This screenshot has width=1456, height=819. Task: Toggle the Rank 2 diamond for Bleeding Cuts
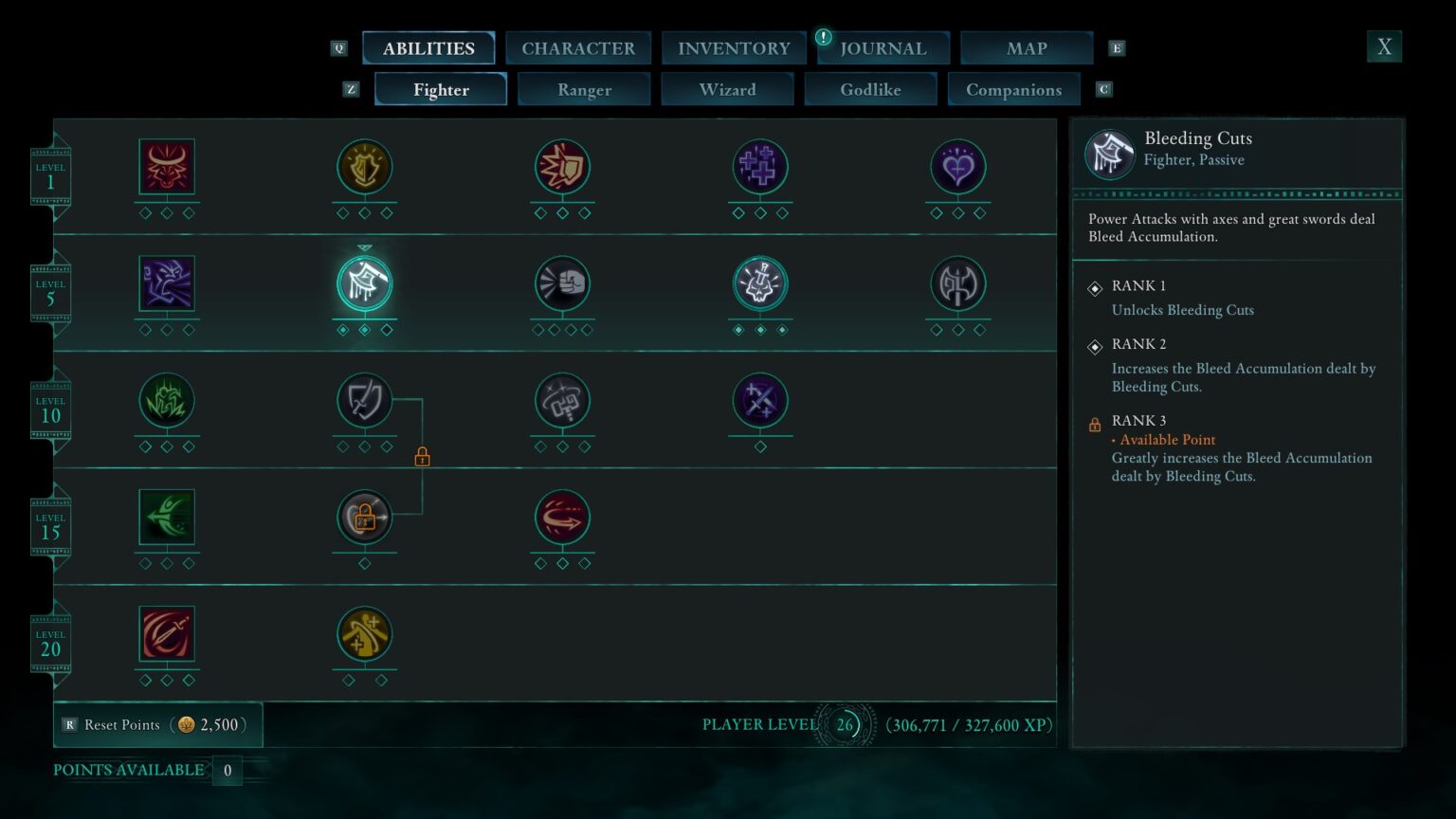pyautogui.click(x=1096, y=344)
